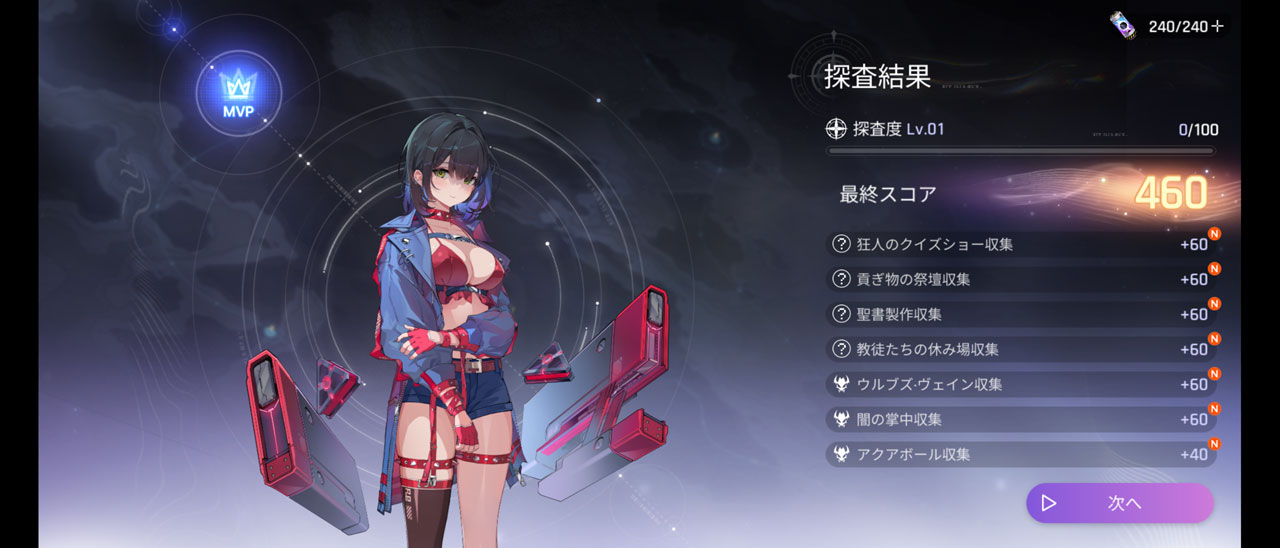Open the 貢ぎ物の祭壇収集 entry
The width and height of the screenshot is (1280, 548).
tap(1020, 279)
